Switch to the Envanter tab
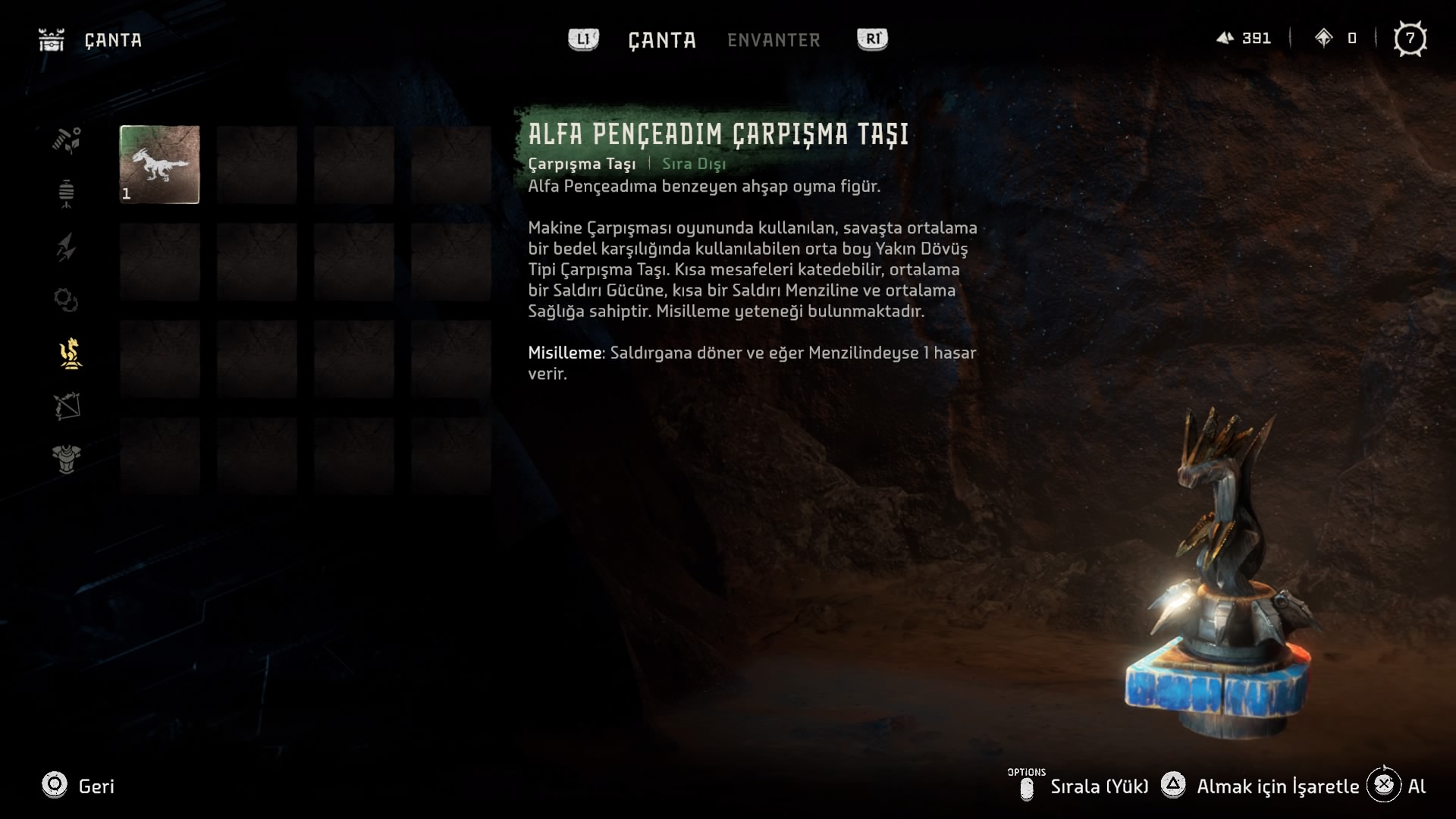 pos(773,40)
